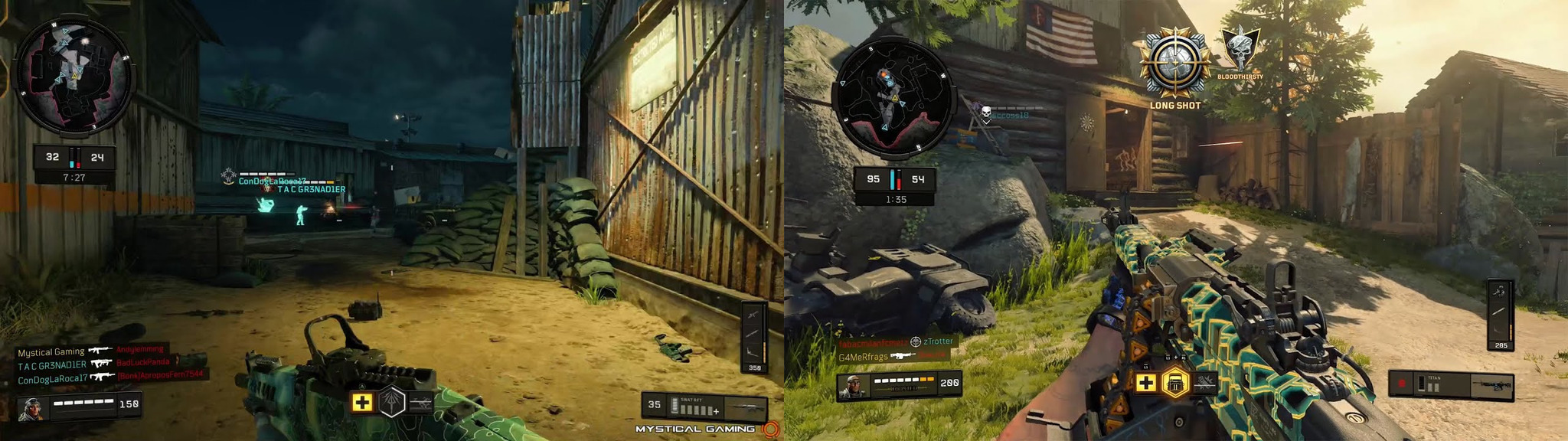Open the scorestreak panel showing 285
This screenshot has width=1568, height=441.
(1501, 315)
